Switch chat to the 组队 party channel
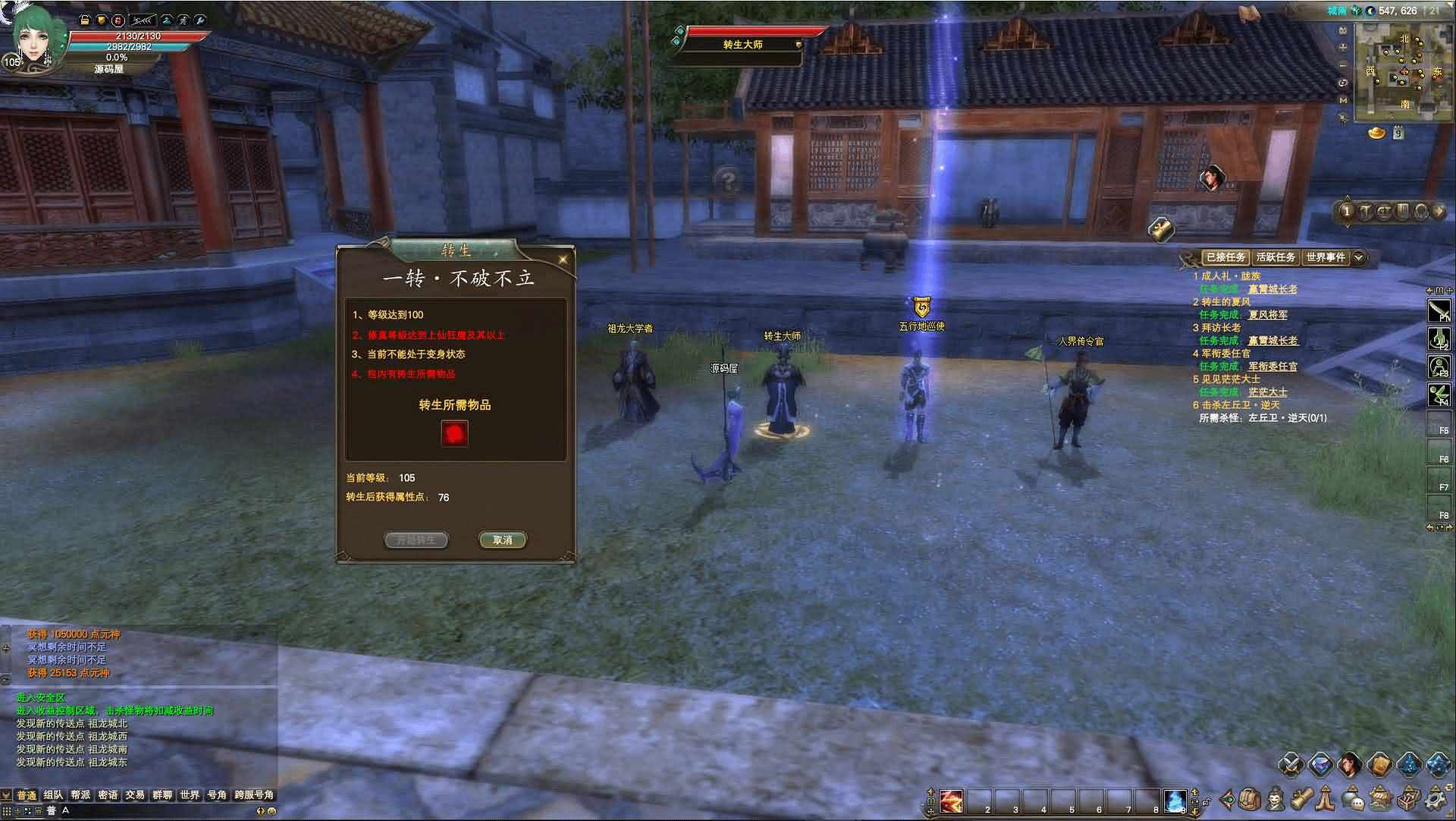This screenshot has width=1456, height=821. tap(53, 795)
